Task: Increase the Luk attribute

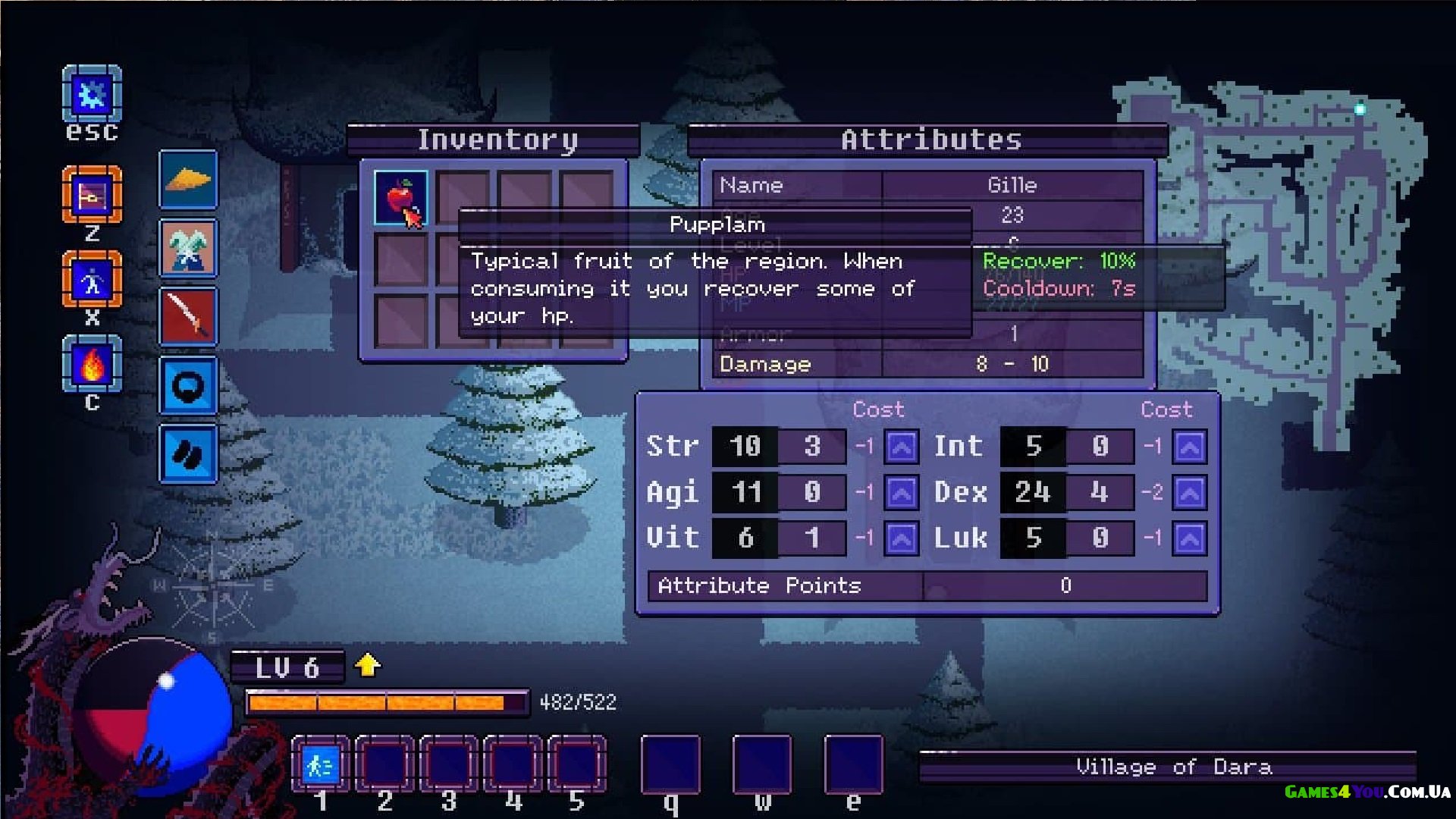Action: tap(1189, 538)
